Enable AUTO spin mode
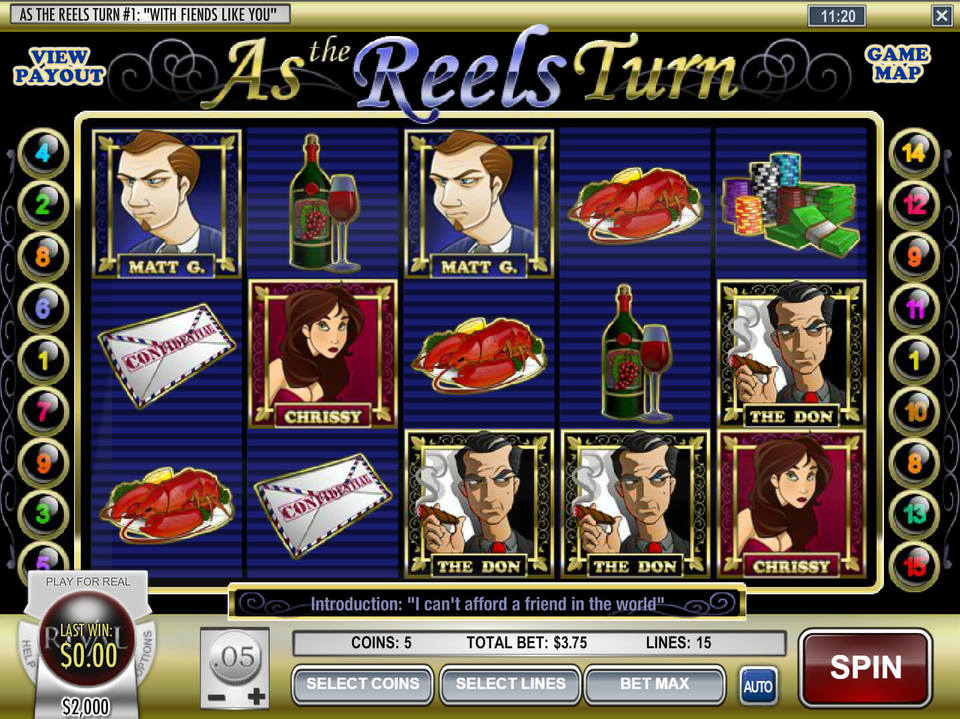 [758, 686]
